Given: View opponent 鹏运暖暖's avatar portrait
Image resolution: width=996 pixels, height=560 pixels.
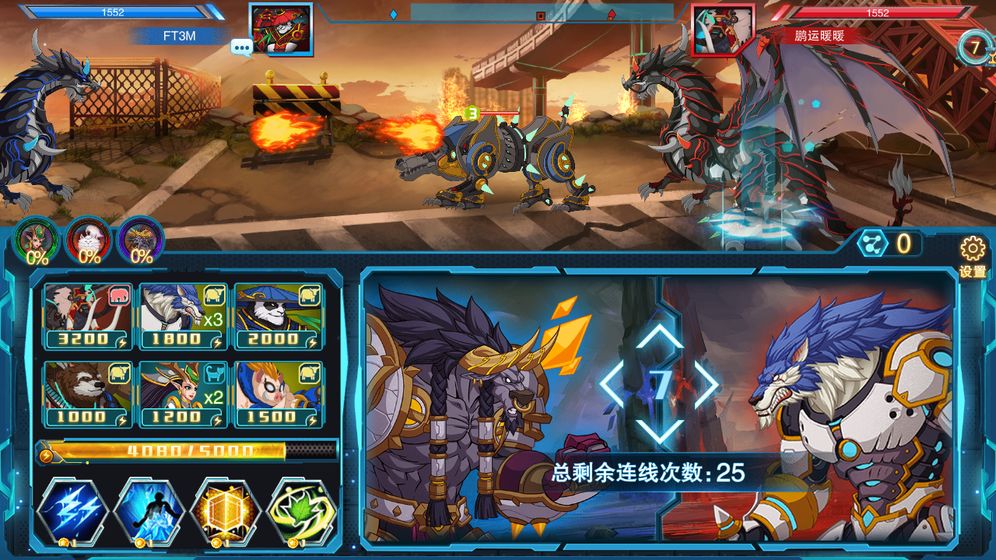Looking at the screenshot, I should (x=722, y=29).
